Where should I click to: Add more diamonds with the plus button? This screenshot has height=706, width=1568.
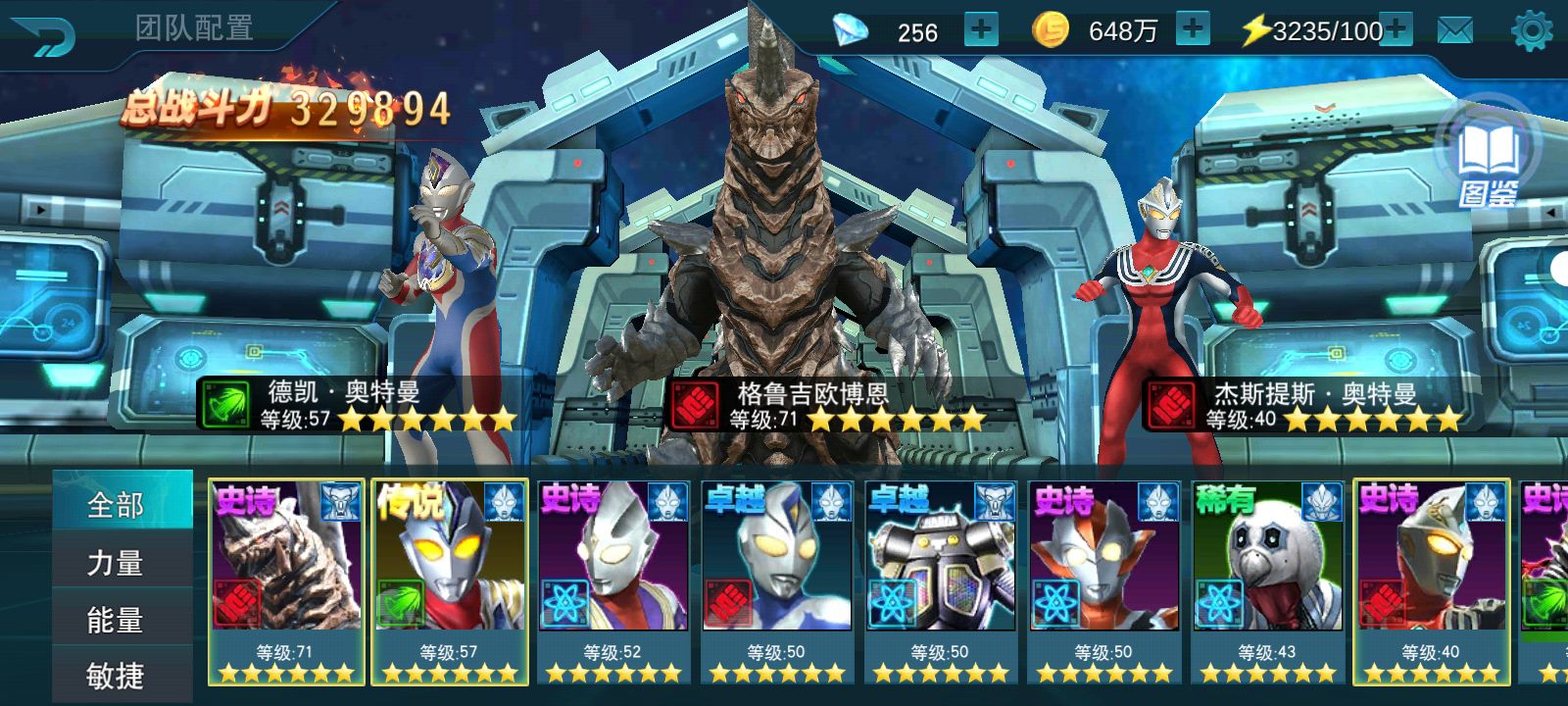pyautogui.click(x=980, y=30)
